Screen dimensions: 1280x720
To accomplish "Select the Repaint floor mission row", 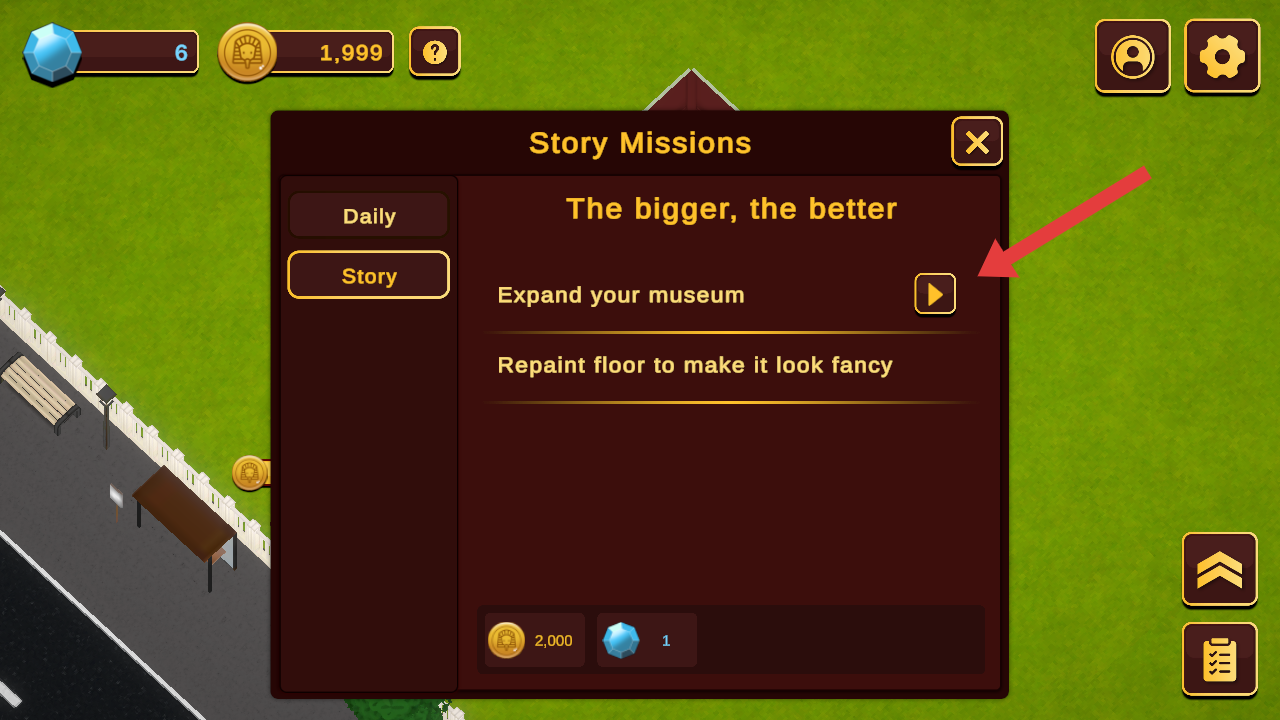I will (x=695, y=366).
